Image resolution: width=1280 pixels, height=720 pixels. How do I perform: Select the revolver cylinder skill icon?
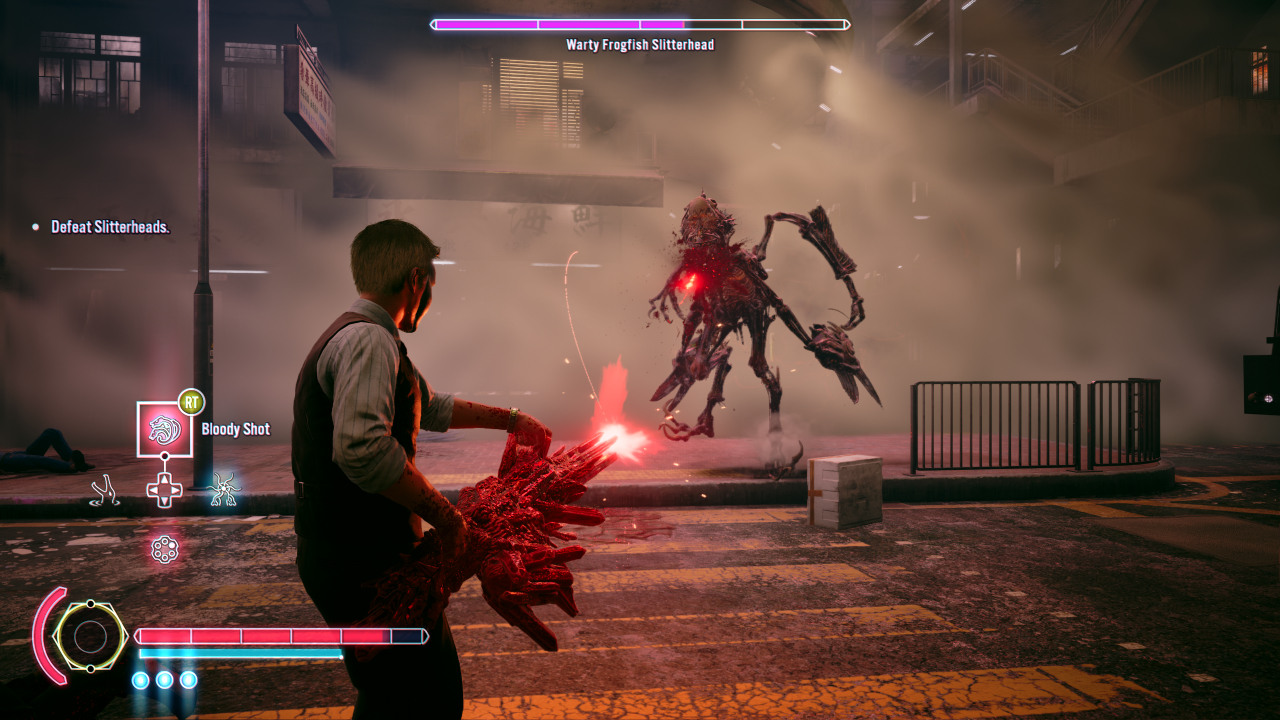pos(164,549)
